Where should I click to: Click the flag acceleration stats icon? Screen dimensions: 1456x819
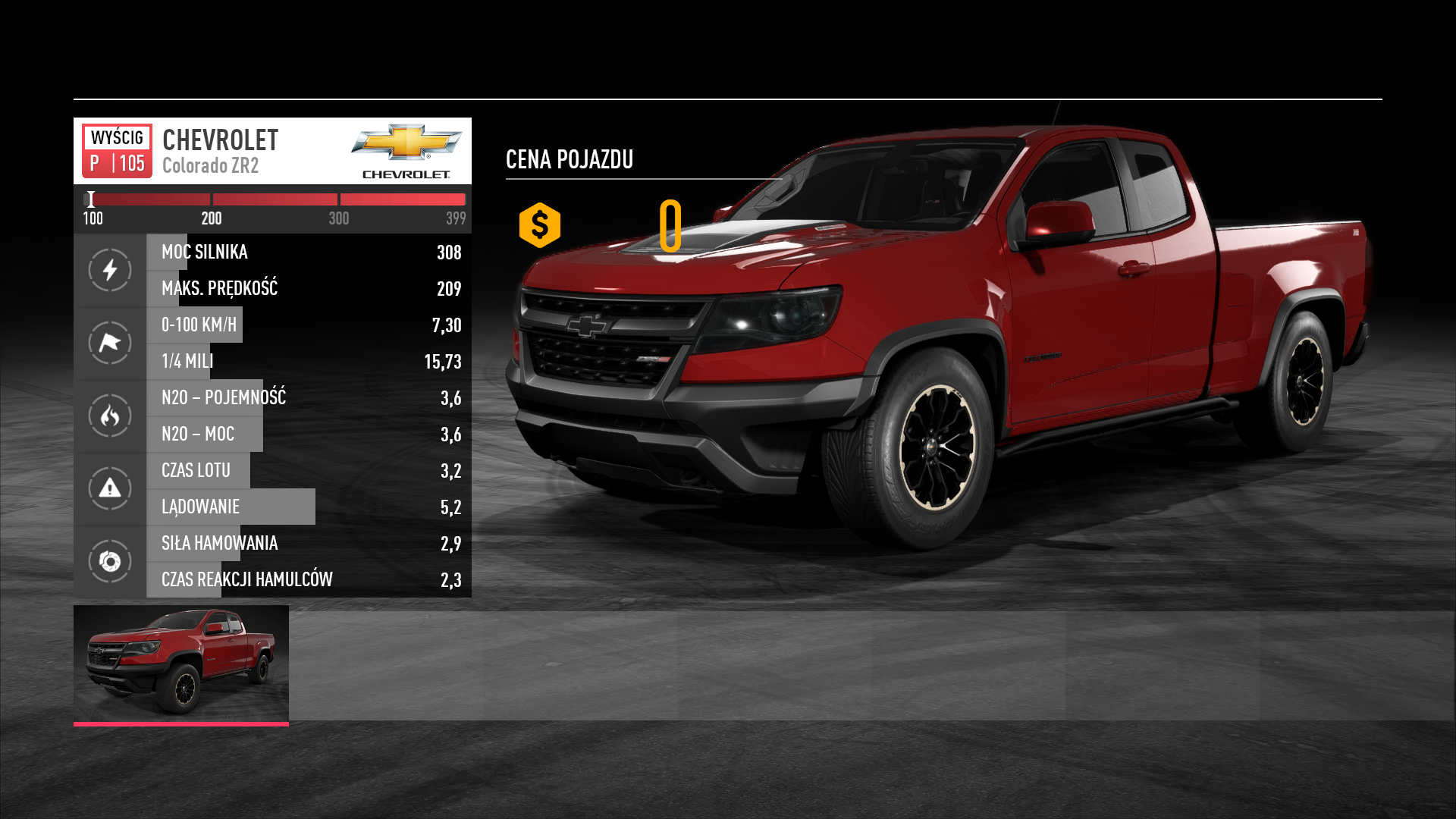110,343
